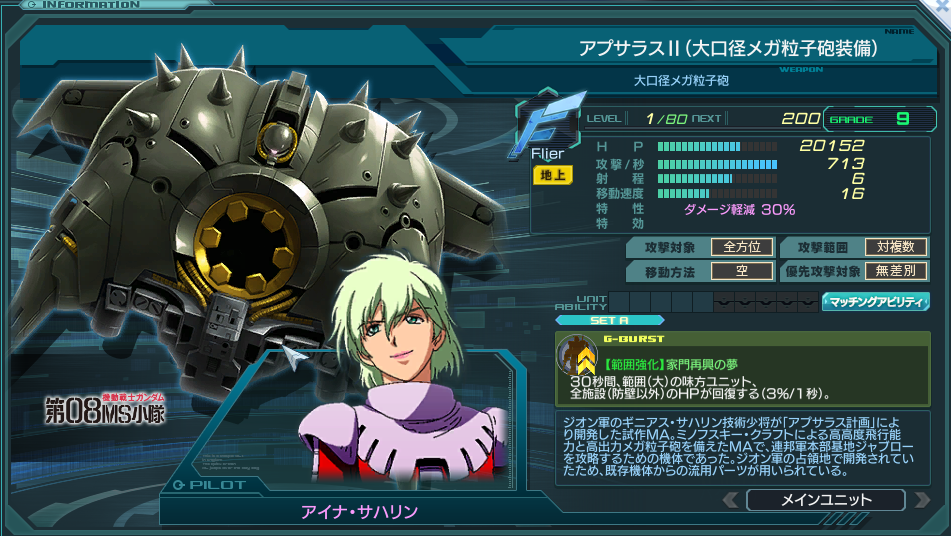Go to previous unit with left arrow
This screenshot has height=536, width=951.
click(x=731, y=500)
